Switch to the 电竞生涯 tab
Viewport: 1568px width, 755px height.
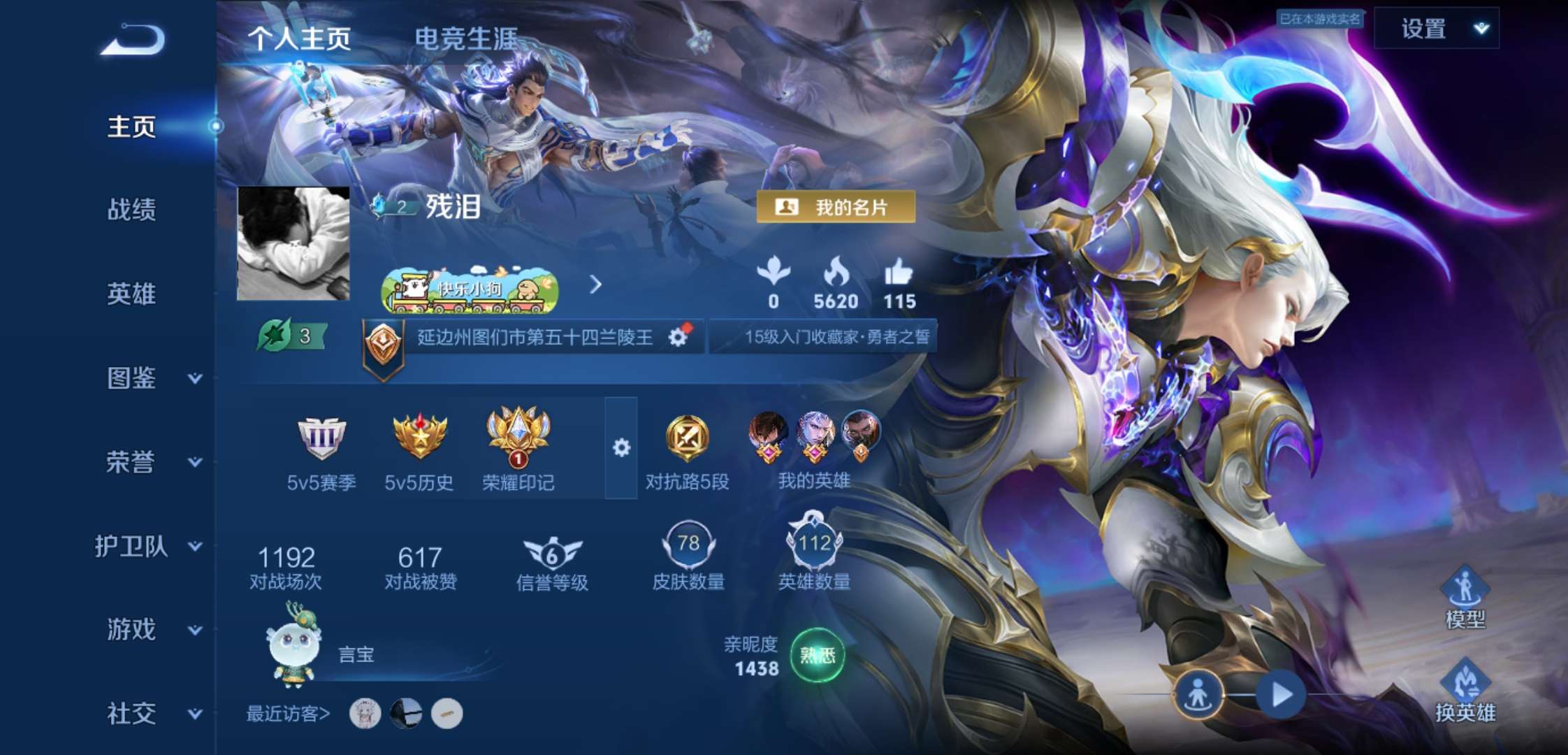tap(466, 38)
